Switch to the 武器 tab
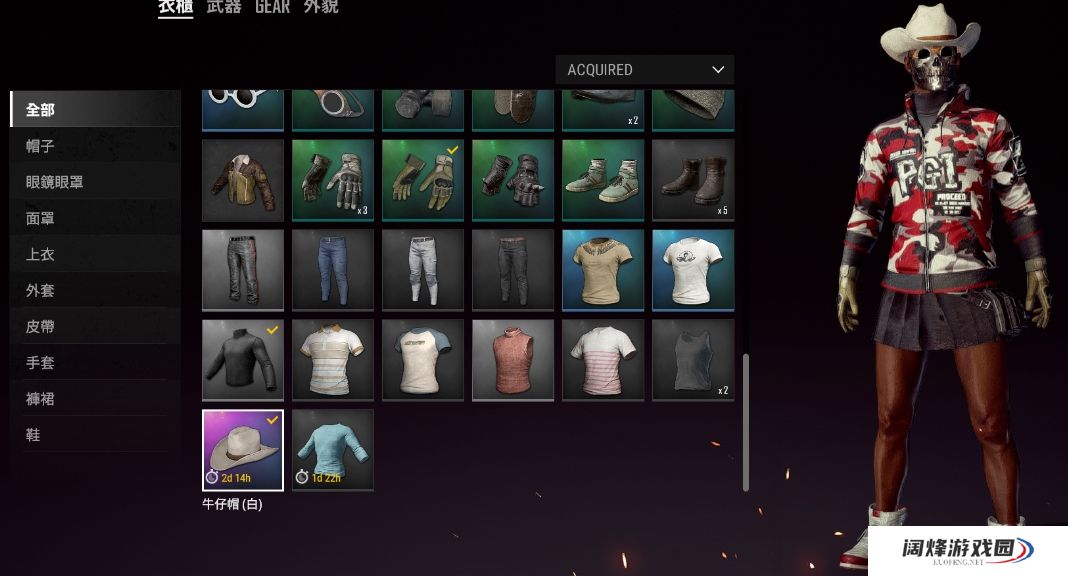Screen dimensions: 1068x576 (x=224, y=7)
